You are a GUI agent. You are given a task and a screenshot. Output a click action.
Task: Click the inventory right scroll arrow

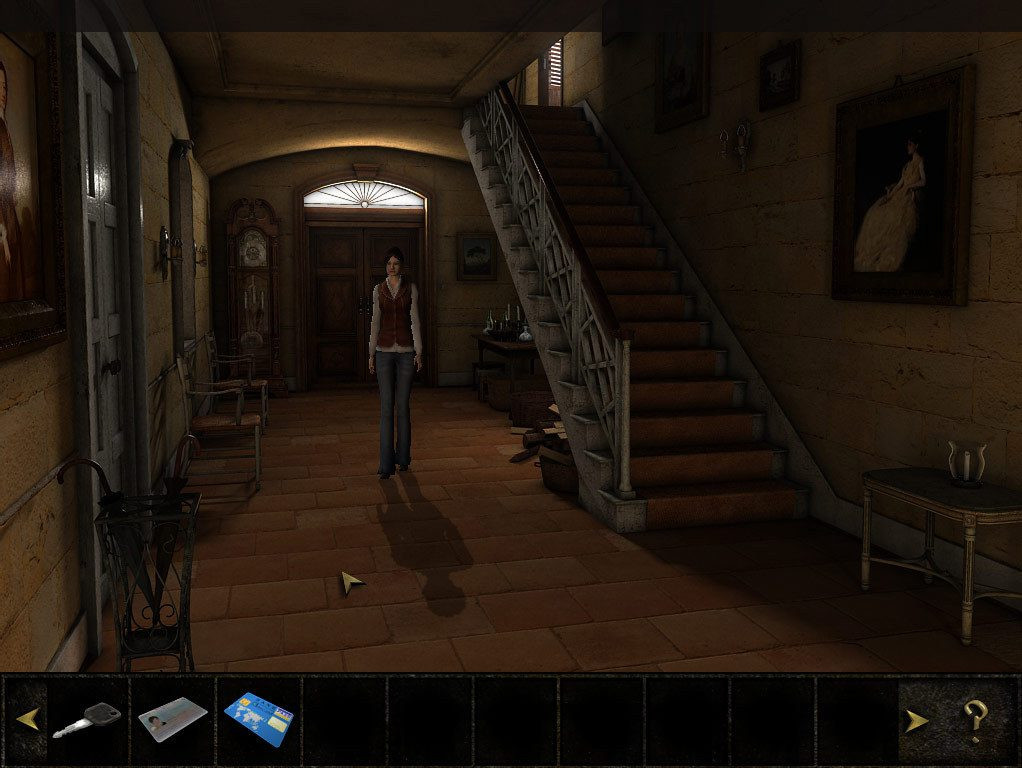pos(916,720)
